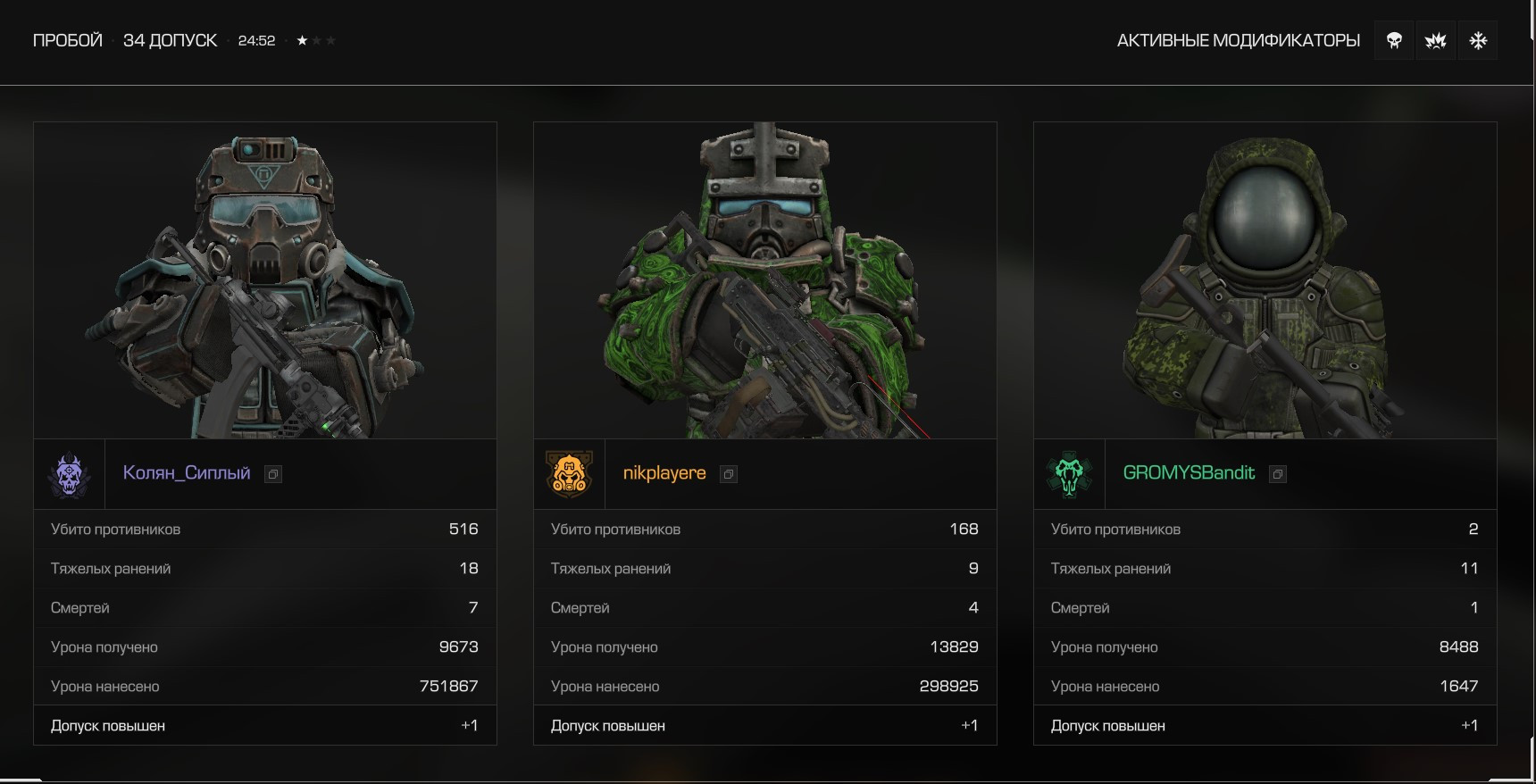This screenshot has width=1536, height=784.
Task: Open Колян_Сиплый's purple skull emblem
Action: point(70,474)
